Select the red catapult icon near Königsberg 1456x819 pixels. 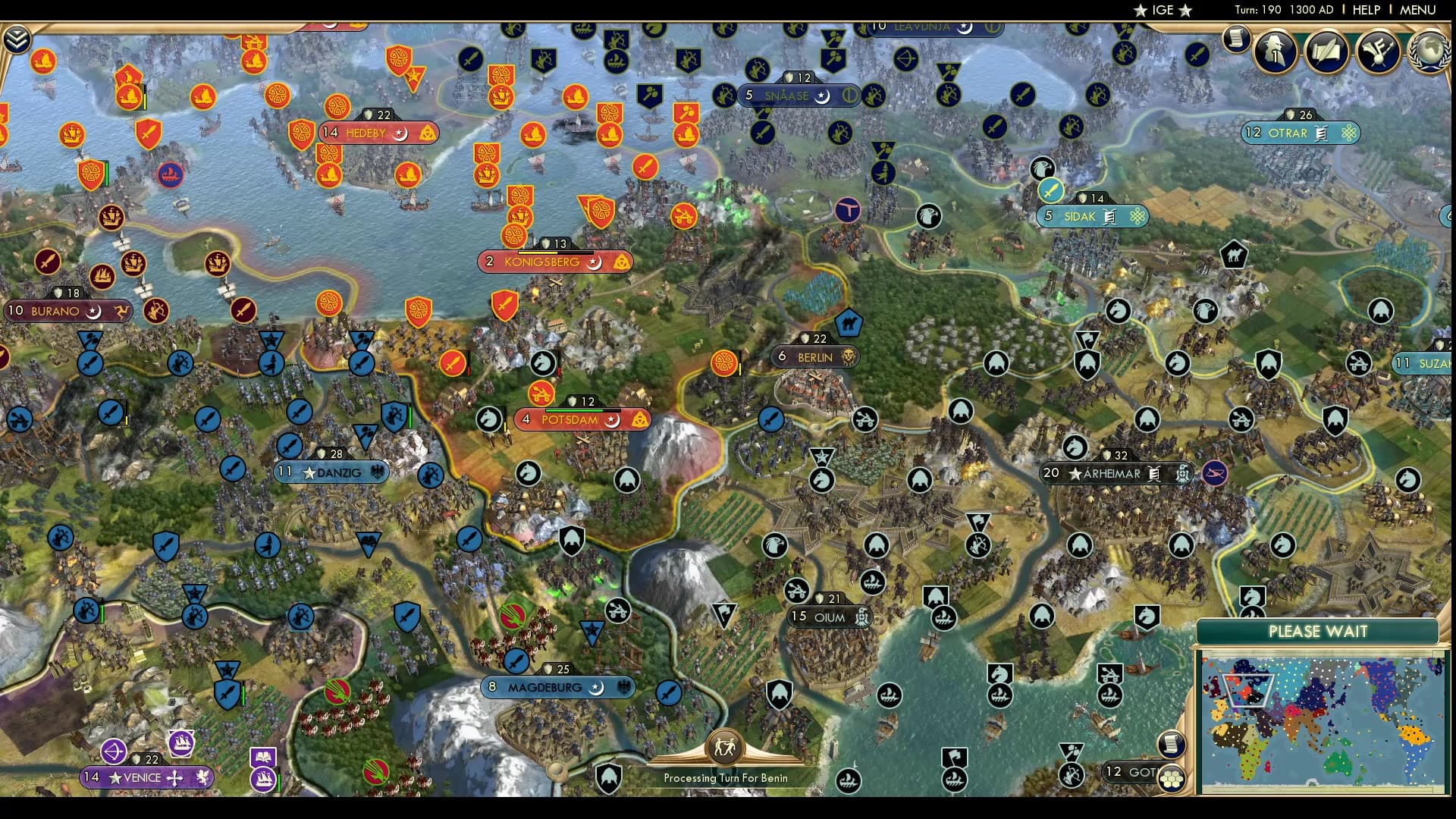click(542, 394)
